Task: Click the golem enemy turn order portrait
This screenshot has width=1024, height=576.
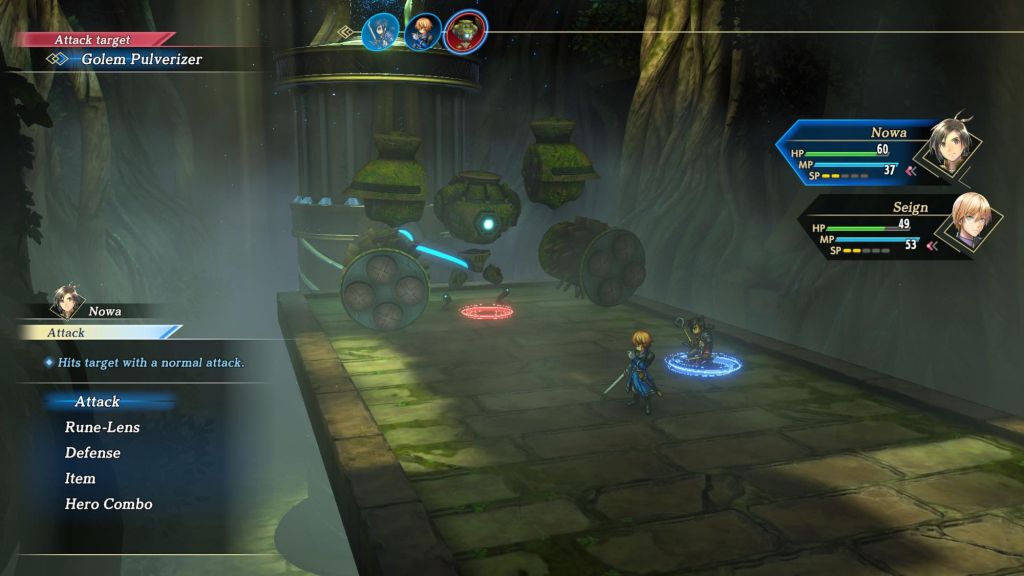Action: point(465,32)
